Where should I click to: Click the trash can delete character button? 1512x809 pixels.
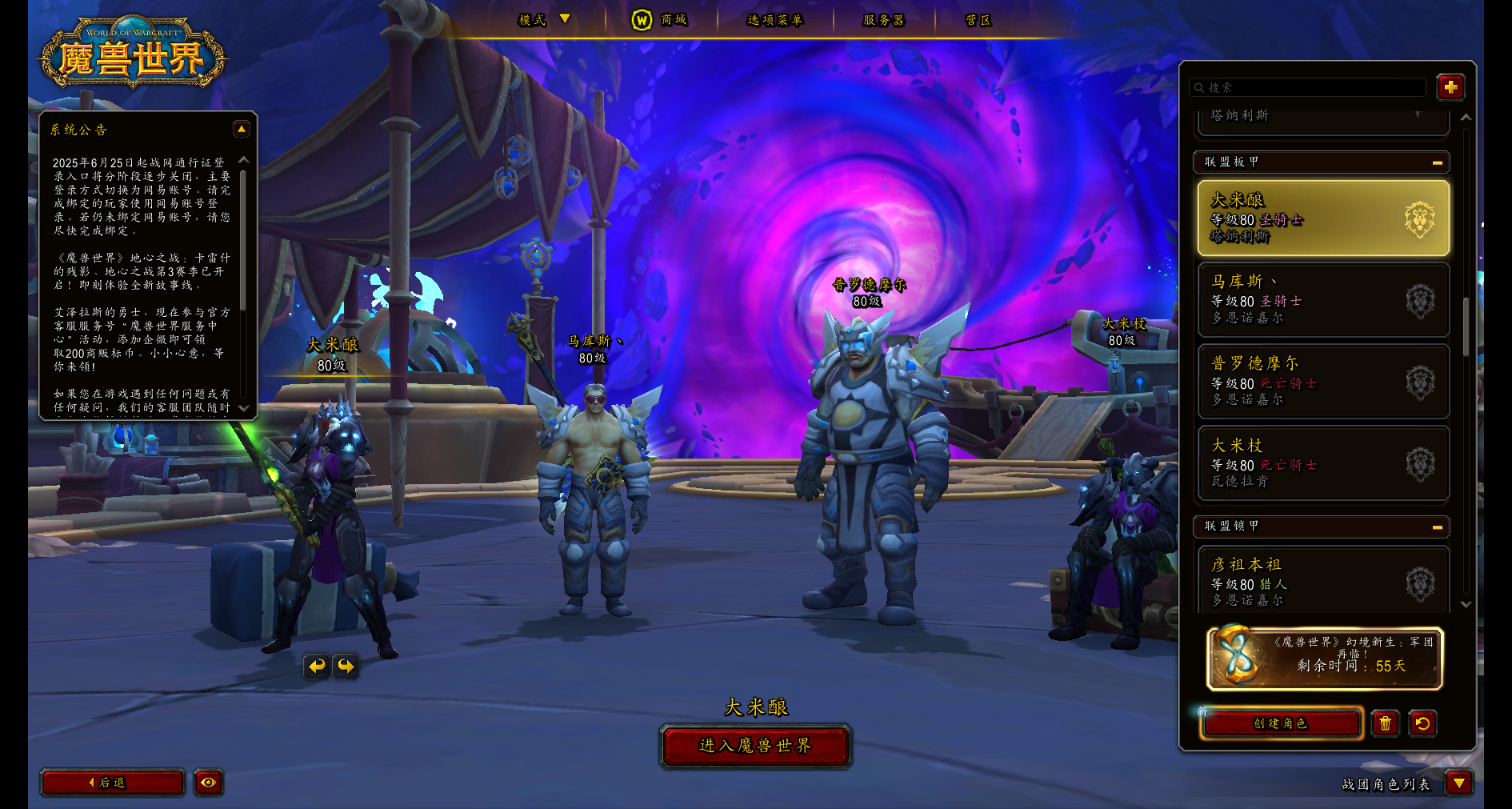tap(1386, 723)
